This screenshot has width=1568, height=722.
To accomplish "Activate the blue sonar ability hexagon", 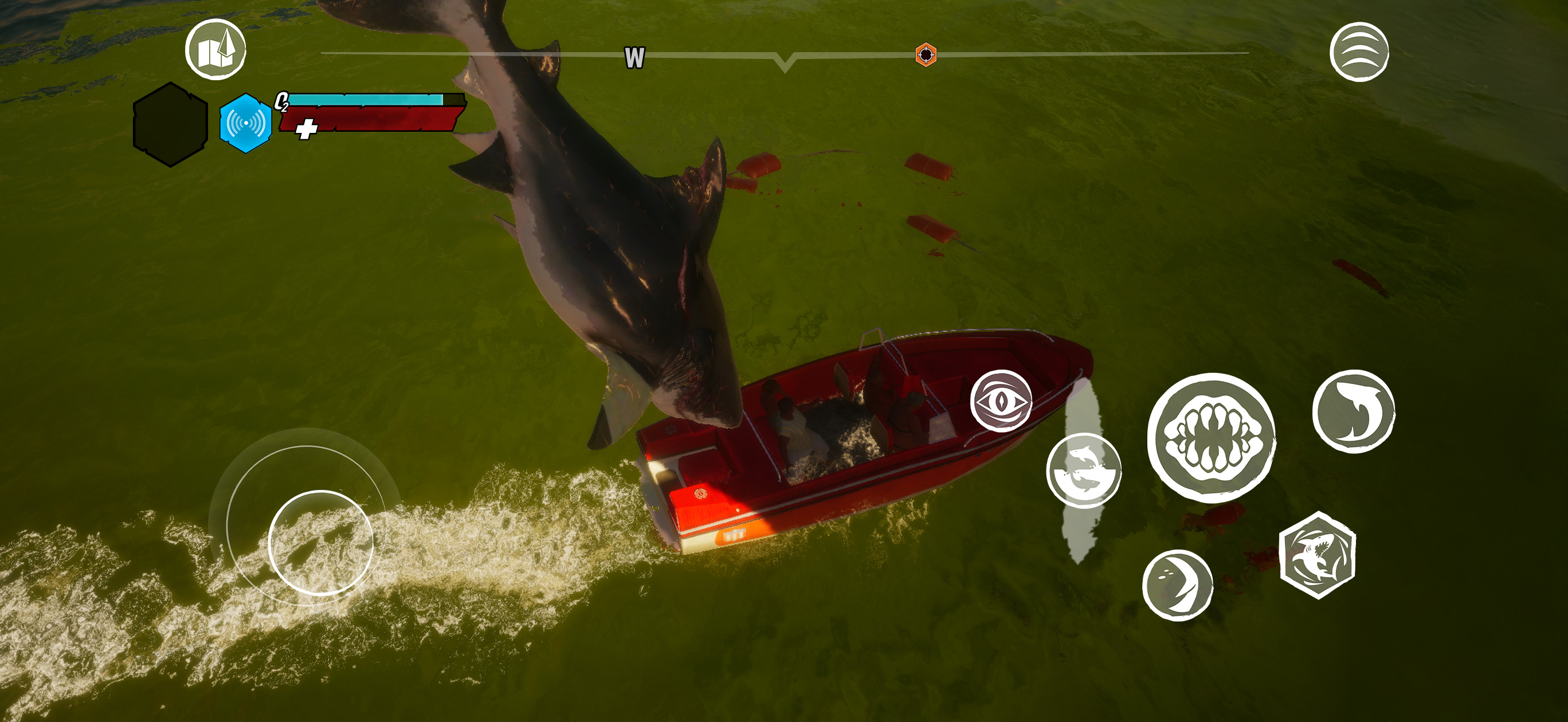I will coord(245,123).
